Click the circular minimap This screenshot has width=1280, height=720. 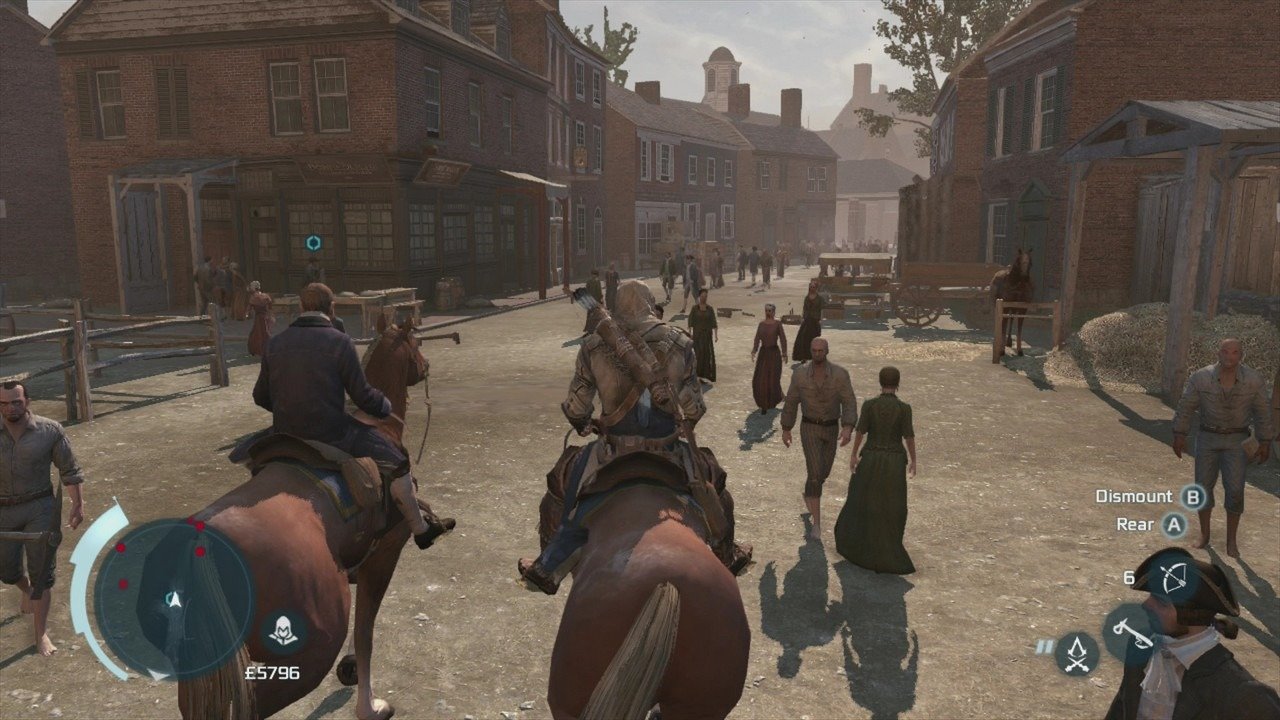(x=174, y=598)
